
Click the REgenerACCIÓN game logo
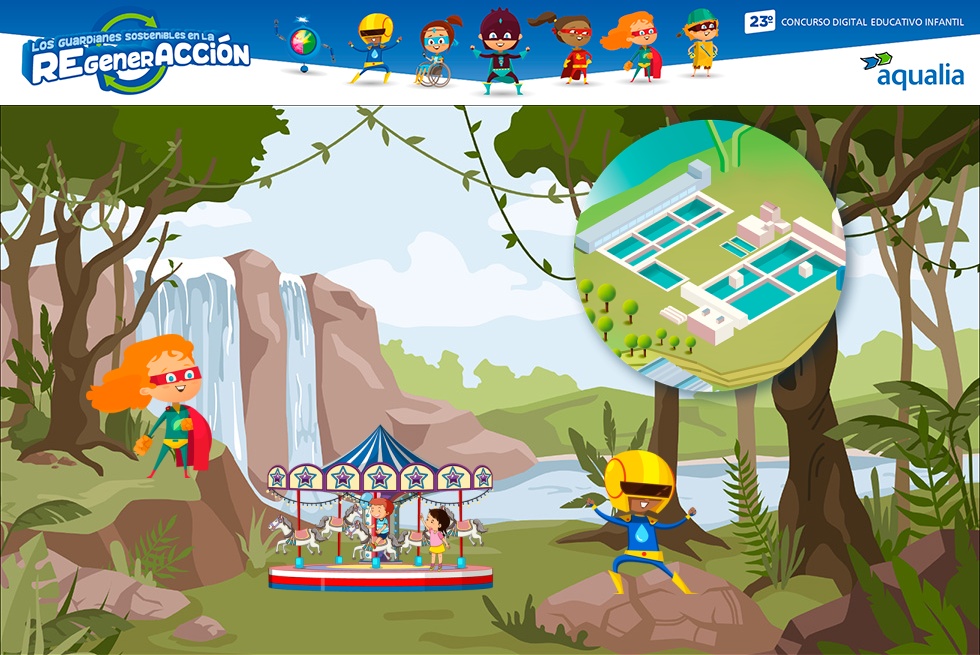point(137,55)
